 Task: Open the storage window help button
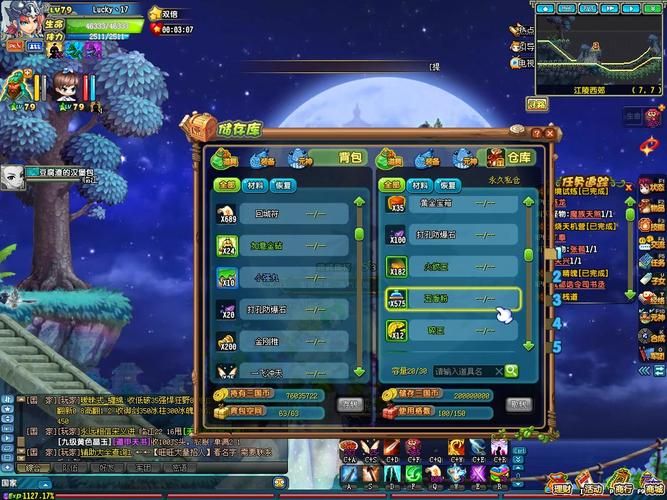click(536, 131)
